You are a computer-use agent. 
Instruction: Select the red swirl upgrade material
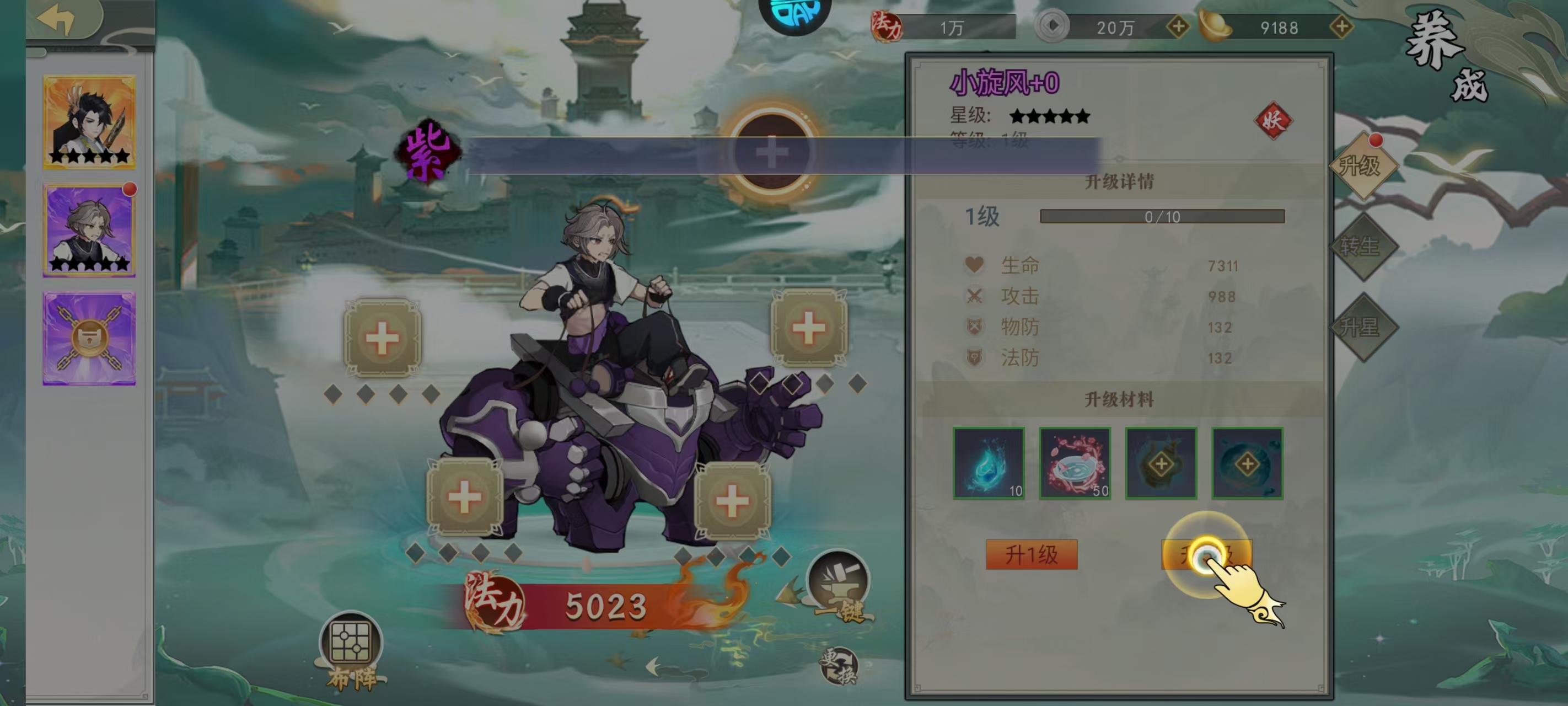pos(1075,463)
